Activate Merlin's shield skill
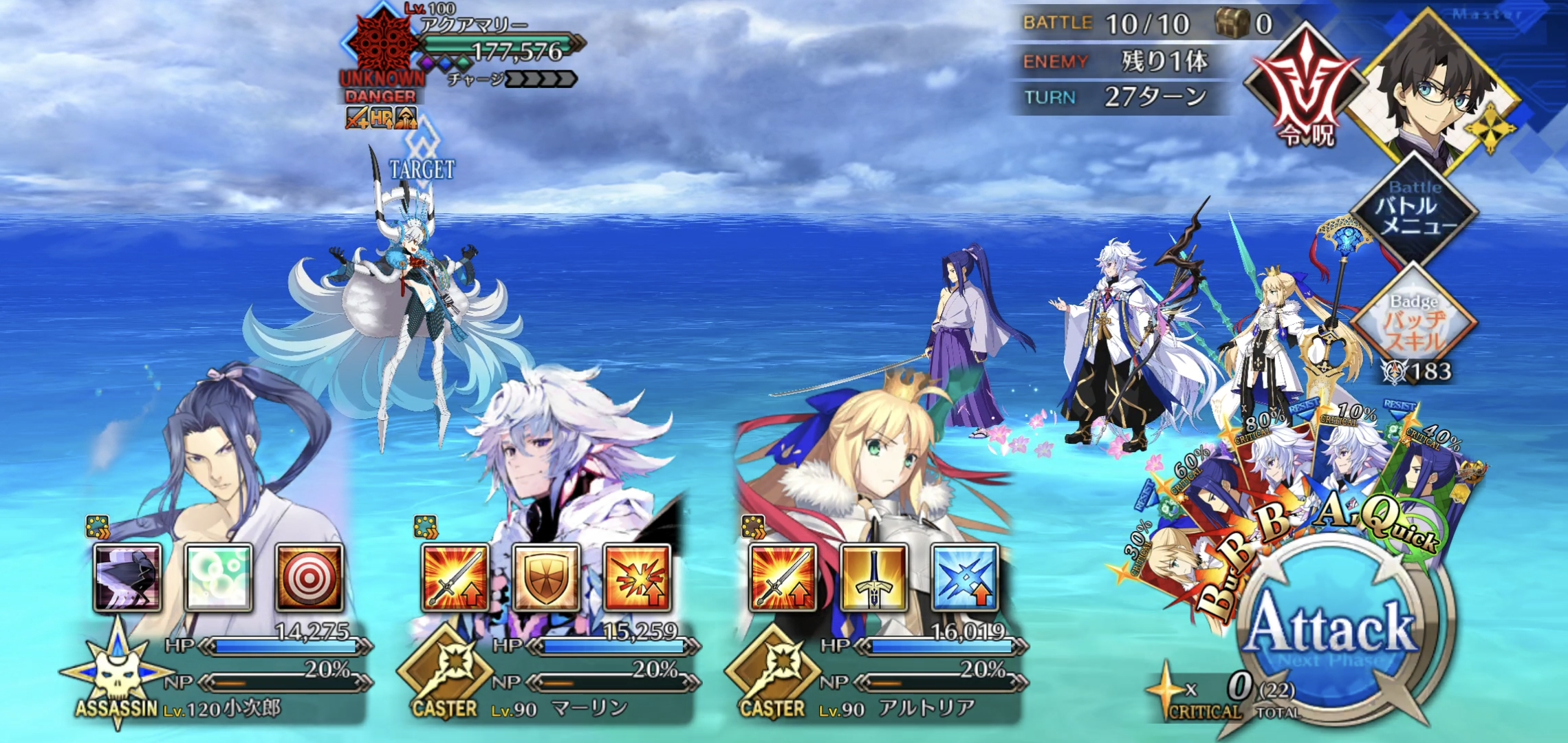 545,578
